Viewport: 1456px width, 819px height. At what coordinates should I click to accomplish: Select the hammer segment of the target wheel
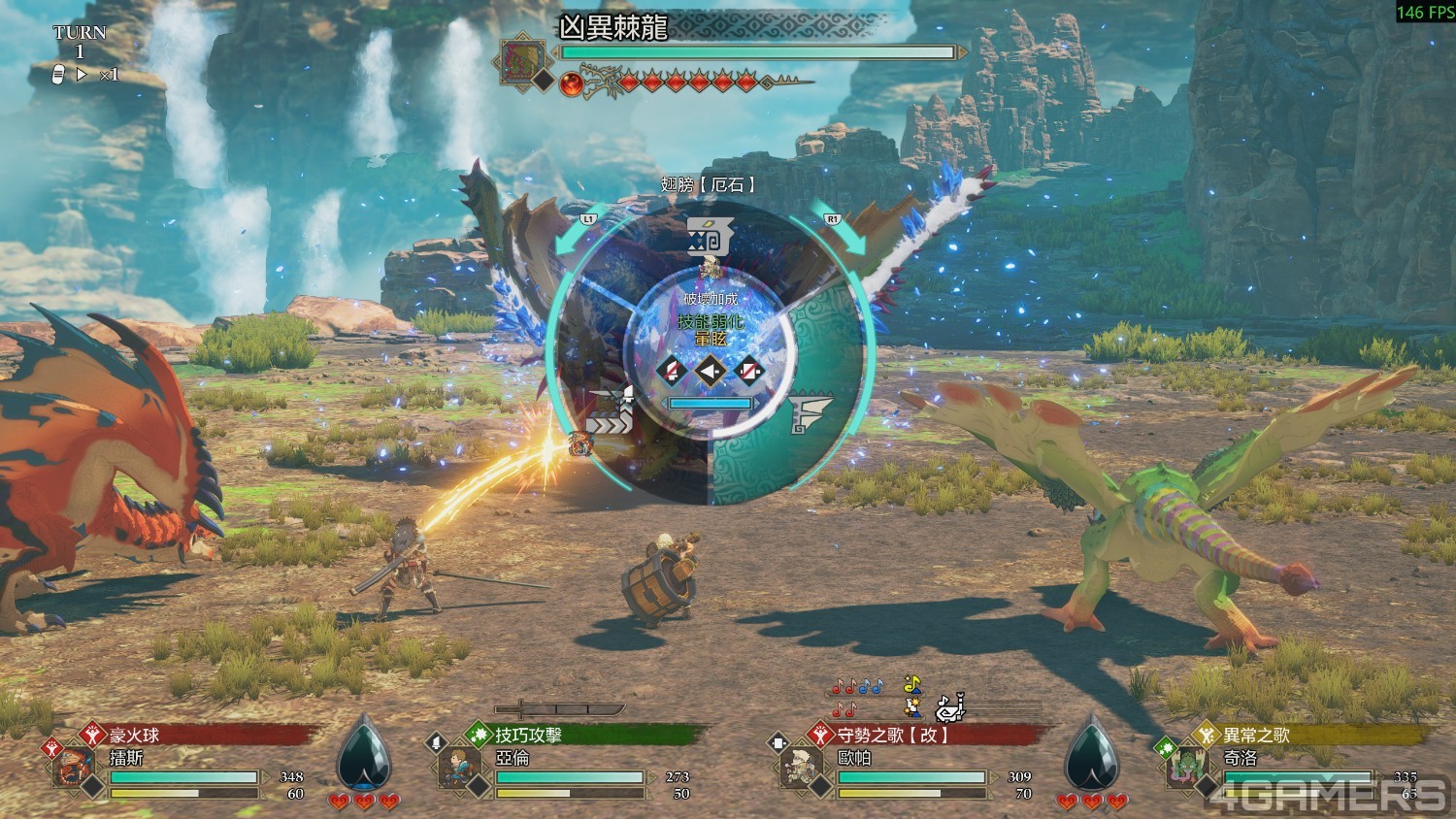709,236
